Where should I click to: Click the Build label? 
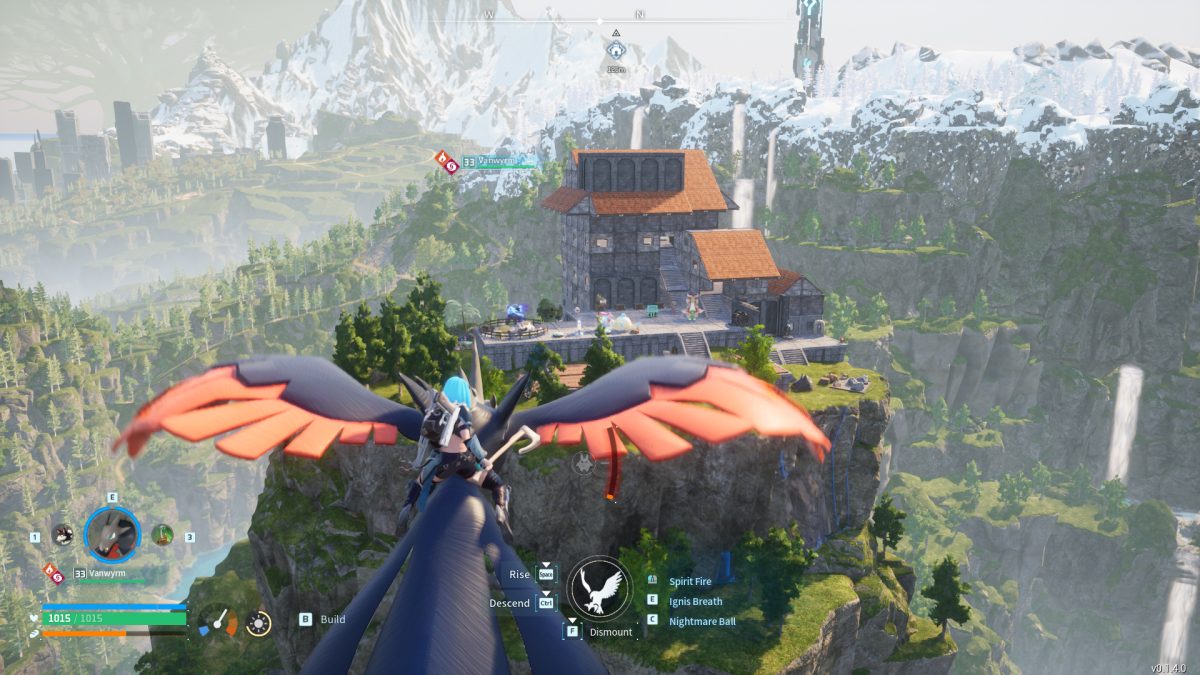(333, 619)
